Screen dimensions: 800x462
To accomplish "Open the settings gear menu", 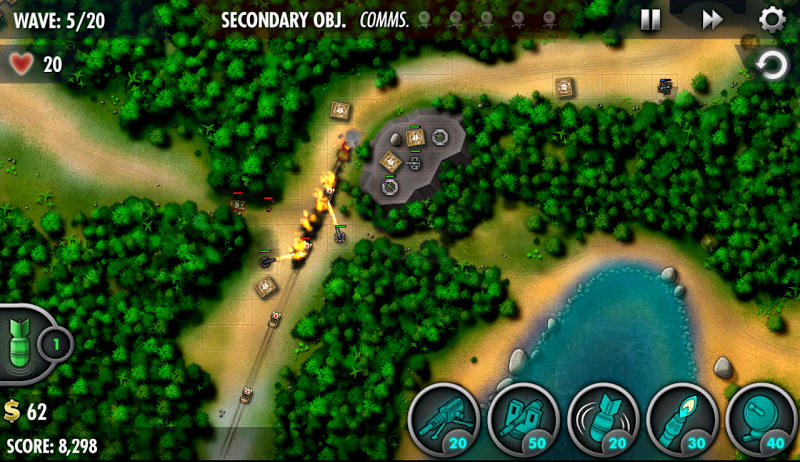I will 771,19.
